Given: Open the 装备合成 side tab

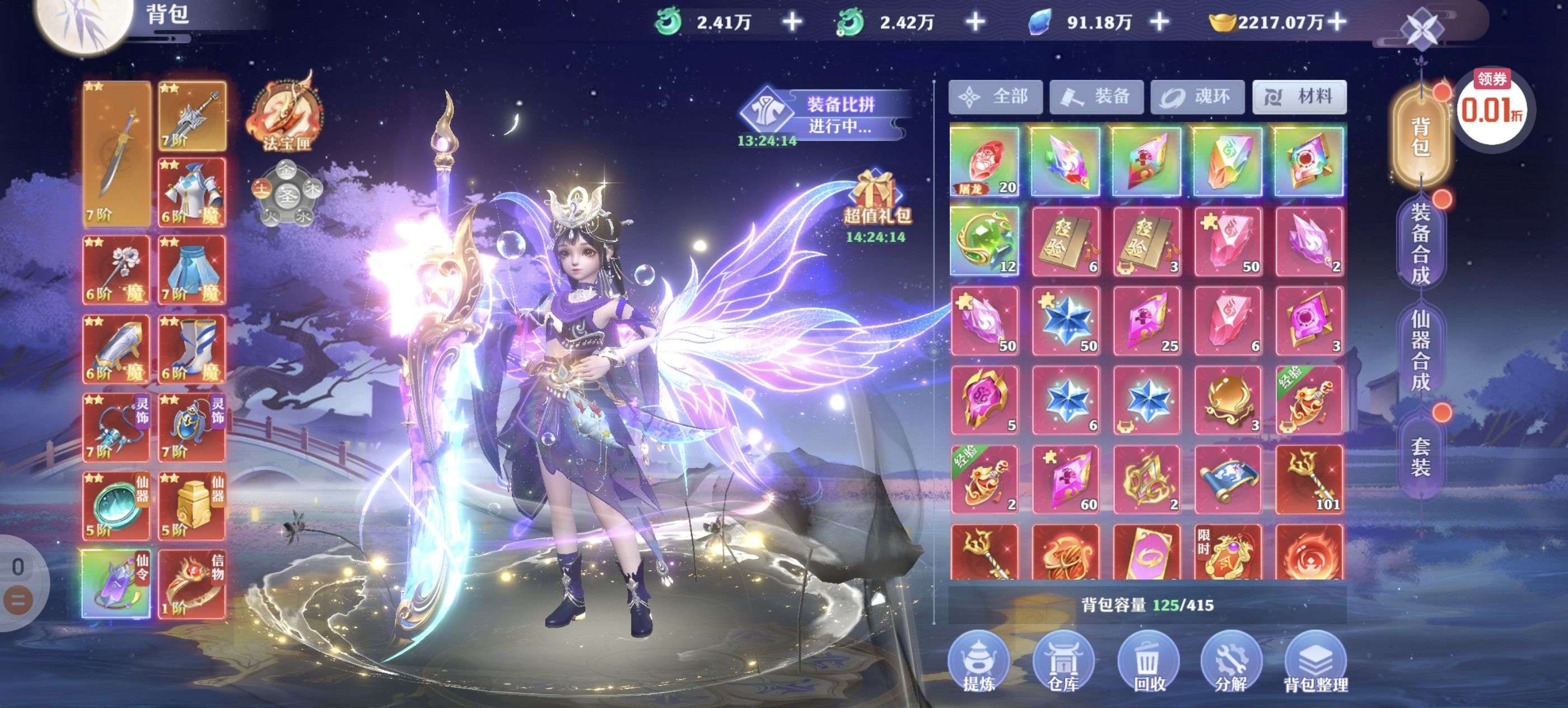Looking at the screenshot, I should (x=1421, y=244).
